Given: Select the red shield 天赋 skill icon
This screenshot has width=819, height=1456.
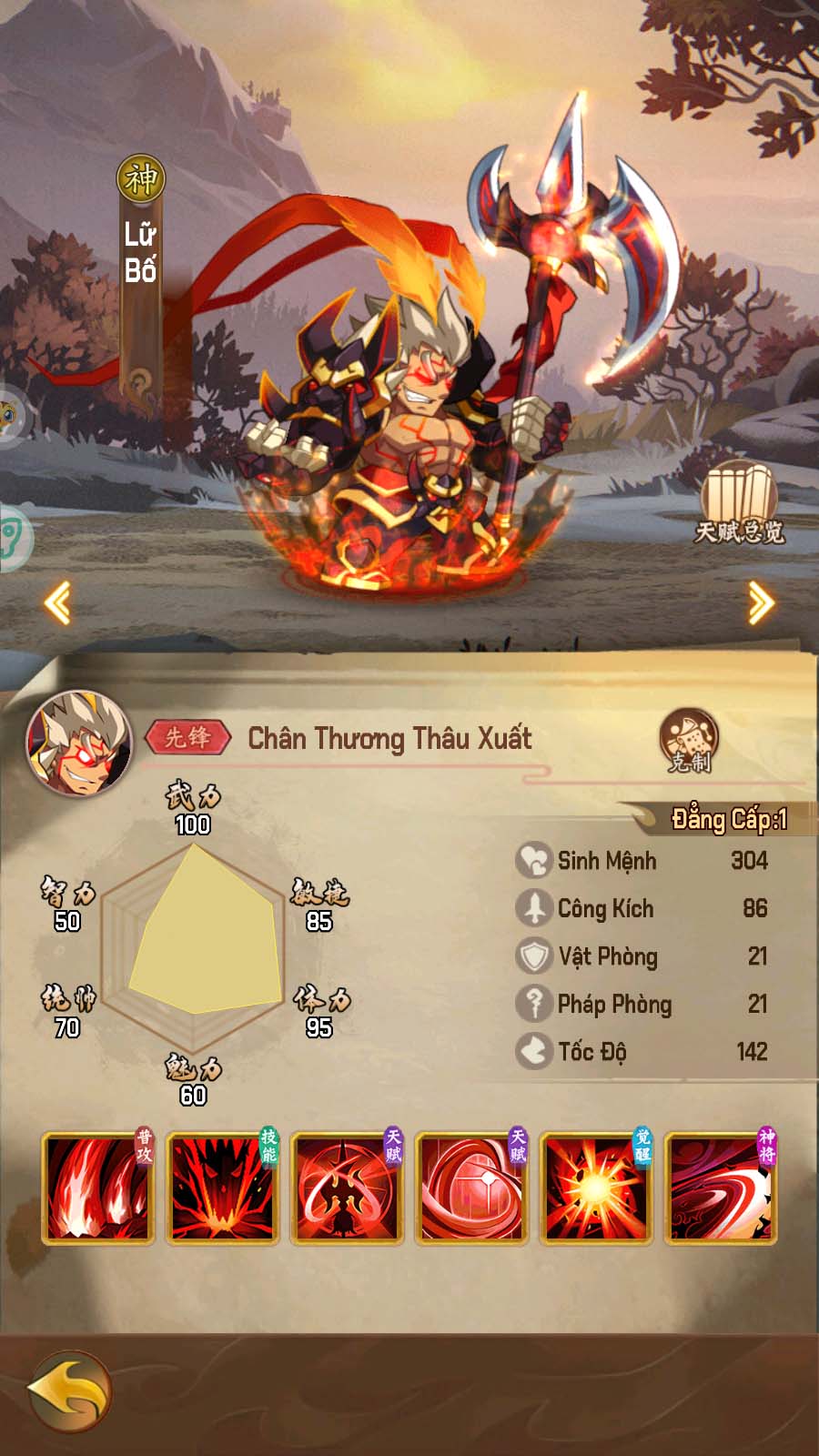Looking at the screenshot, I should tap(471, 1188).
